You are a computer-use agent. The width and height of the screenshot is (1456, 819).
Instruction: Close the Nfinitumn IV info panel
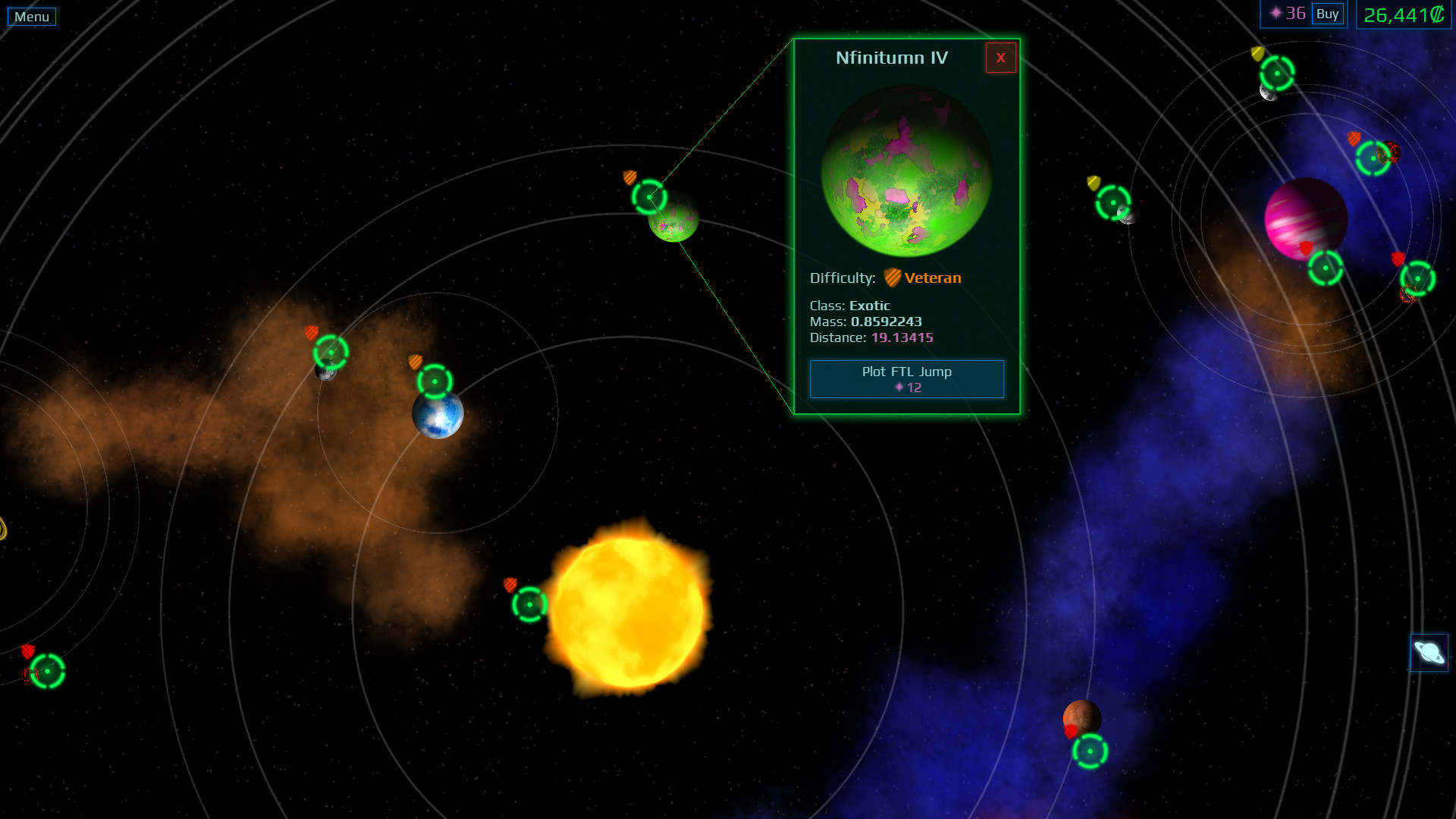(1000, 58)
